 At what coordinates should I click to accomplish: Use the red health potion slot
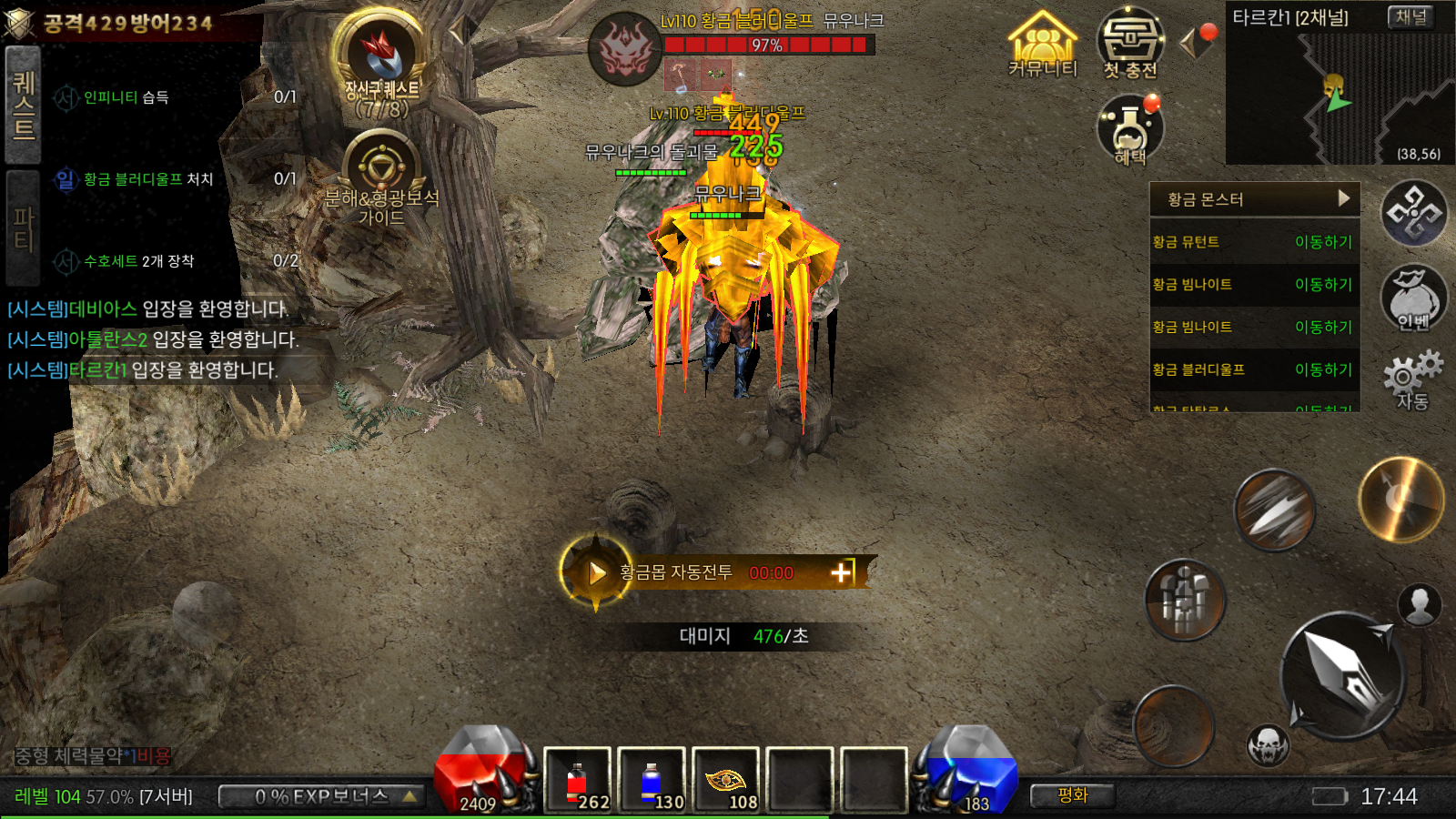578,780
